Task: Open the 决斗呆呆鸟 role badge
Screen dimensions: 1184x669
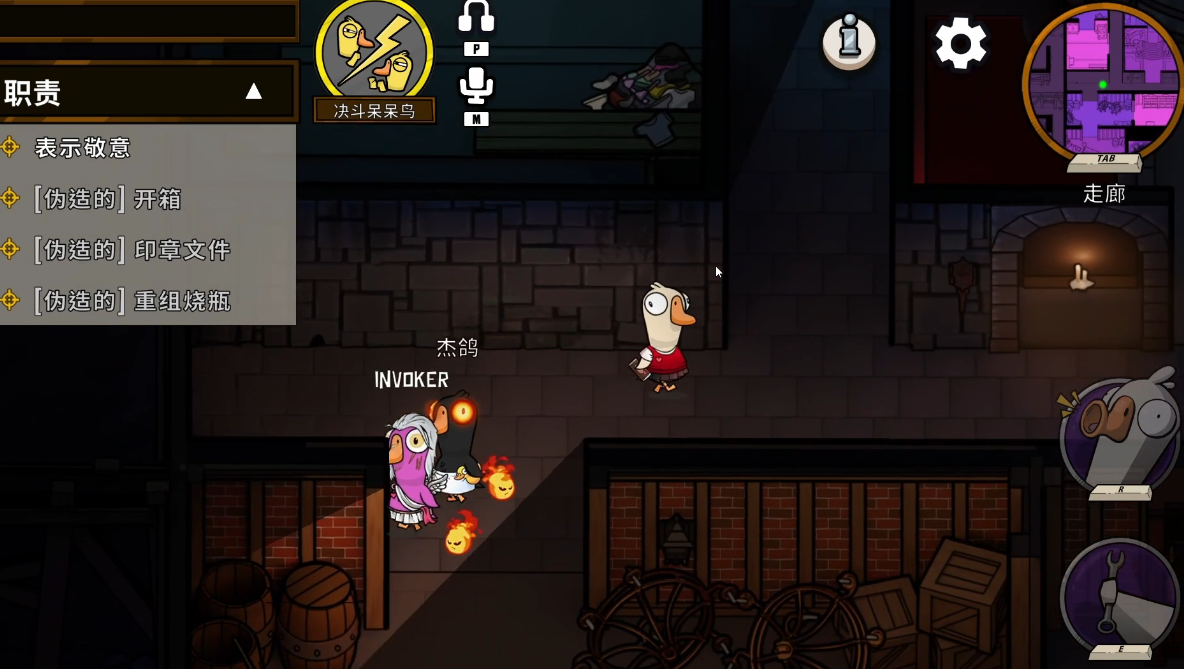Action: coord(375,56)
